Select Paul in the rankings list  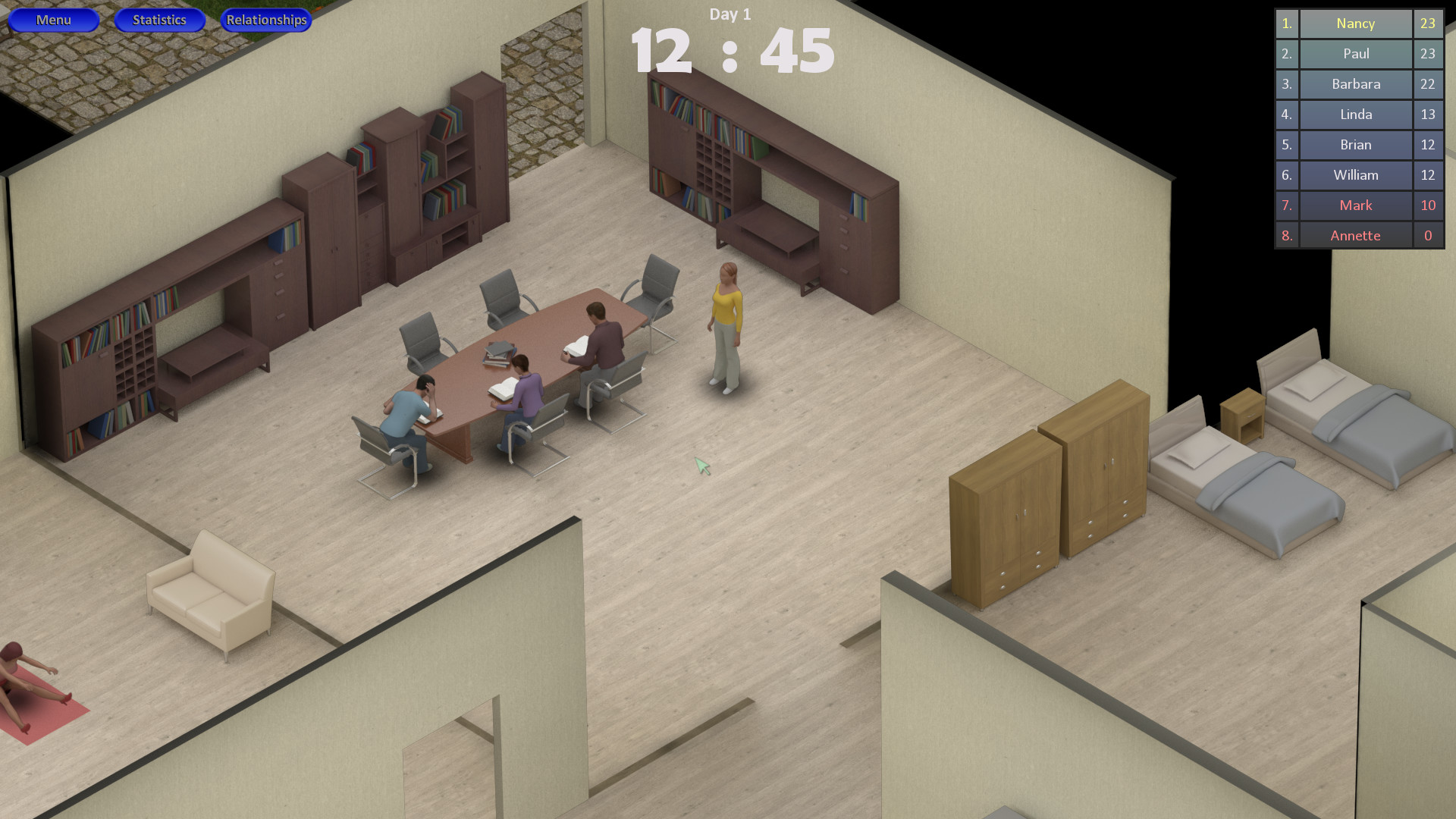click(1355, 54)
